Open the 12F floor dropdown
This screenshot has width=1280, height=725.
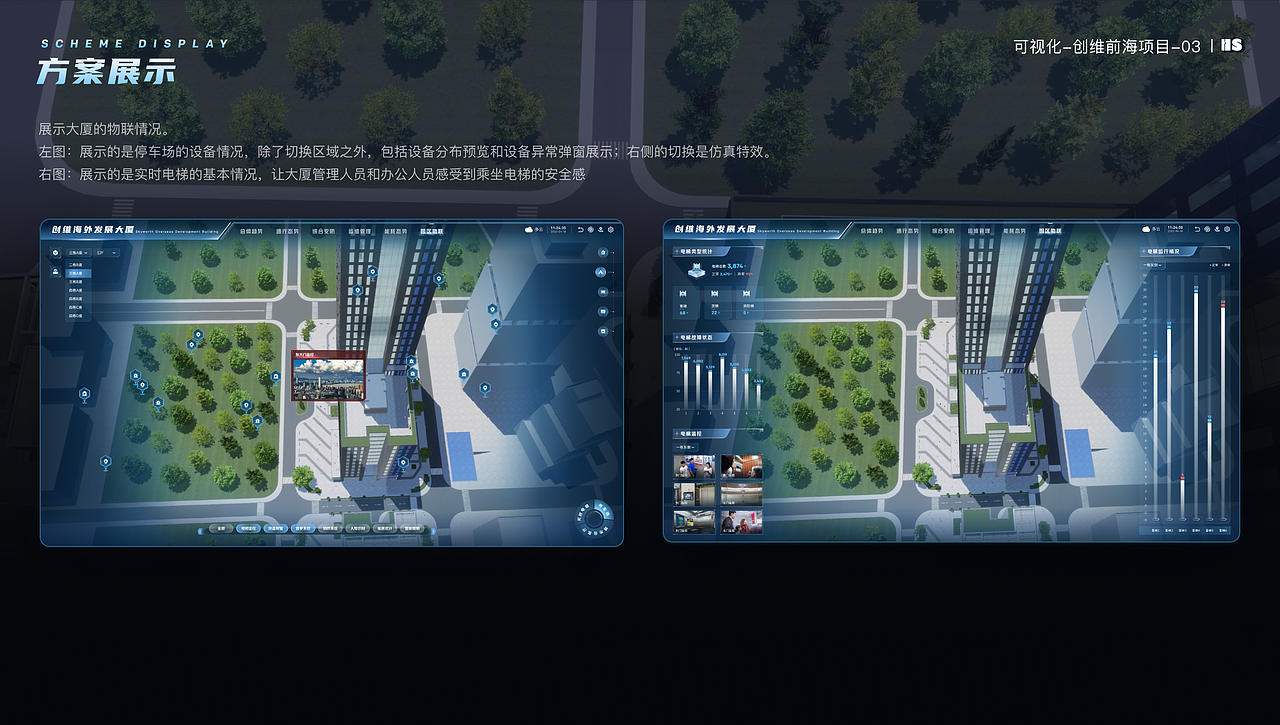tap(106, 252)
